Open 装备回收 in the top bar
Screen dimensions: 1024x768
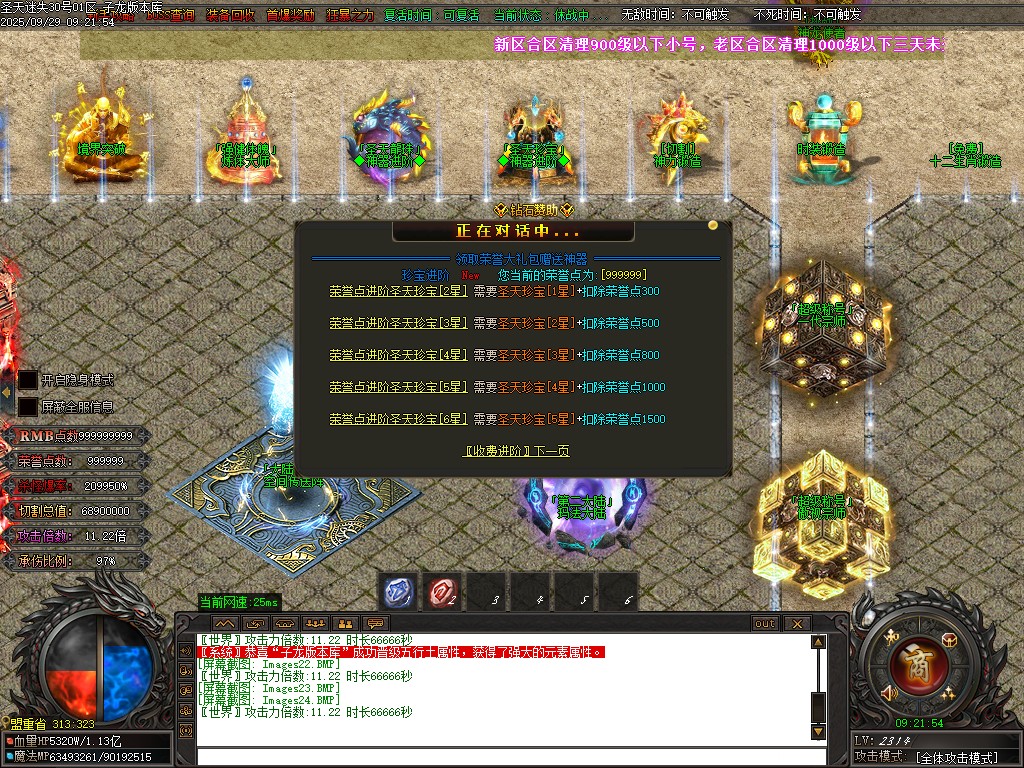pos(230,16)
